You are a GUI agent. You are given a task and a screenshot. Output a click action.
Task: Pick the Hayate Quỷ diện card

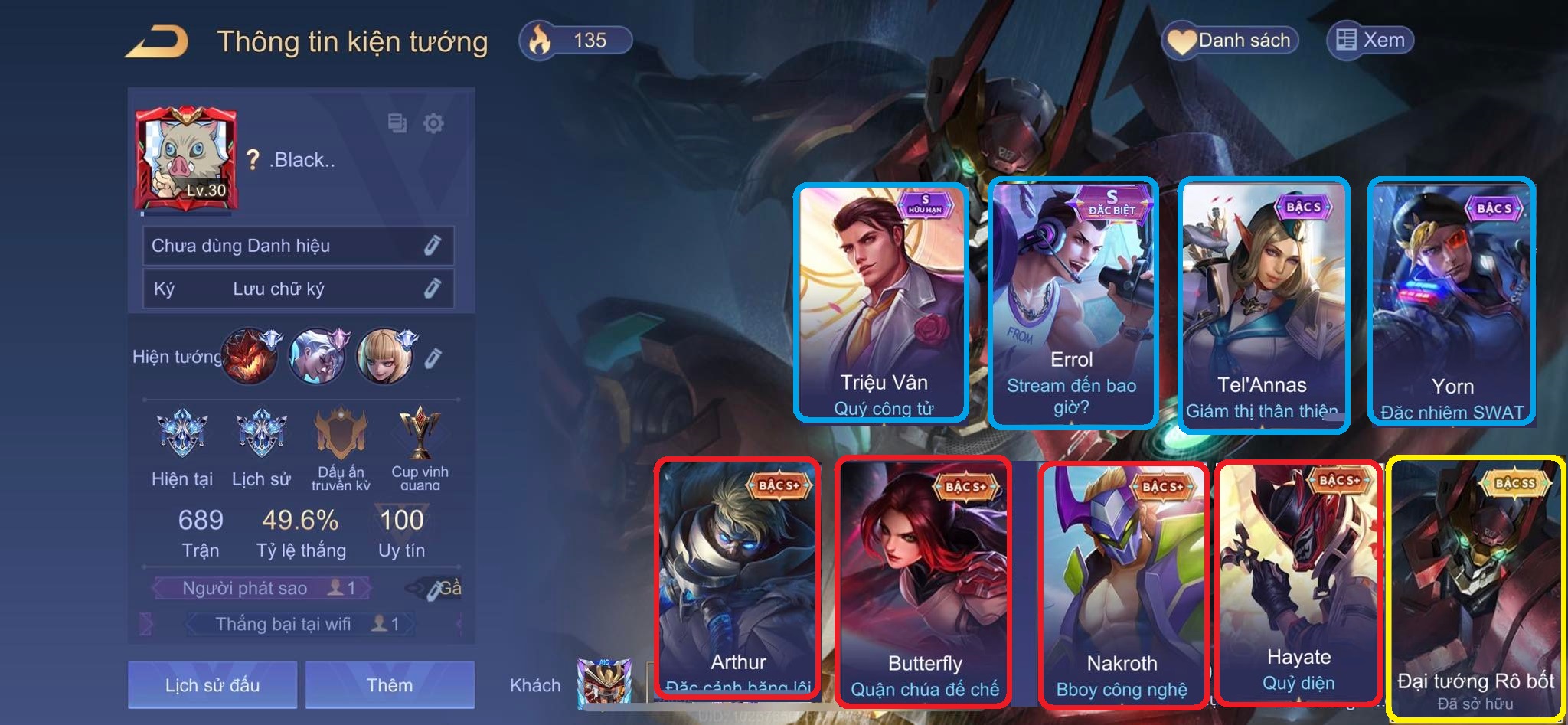[x=1298, y=580]
